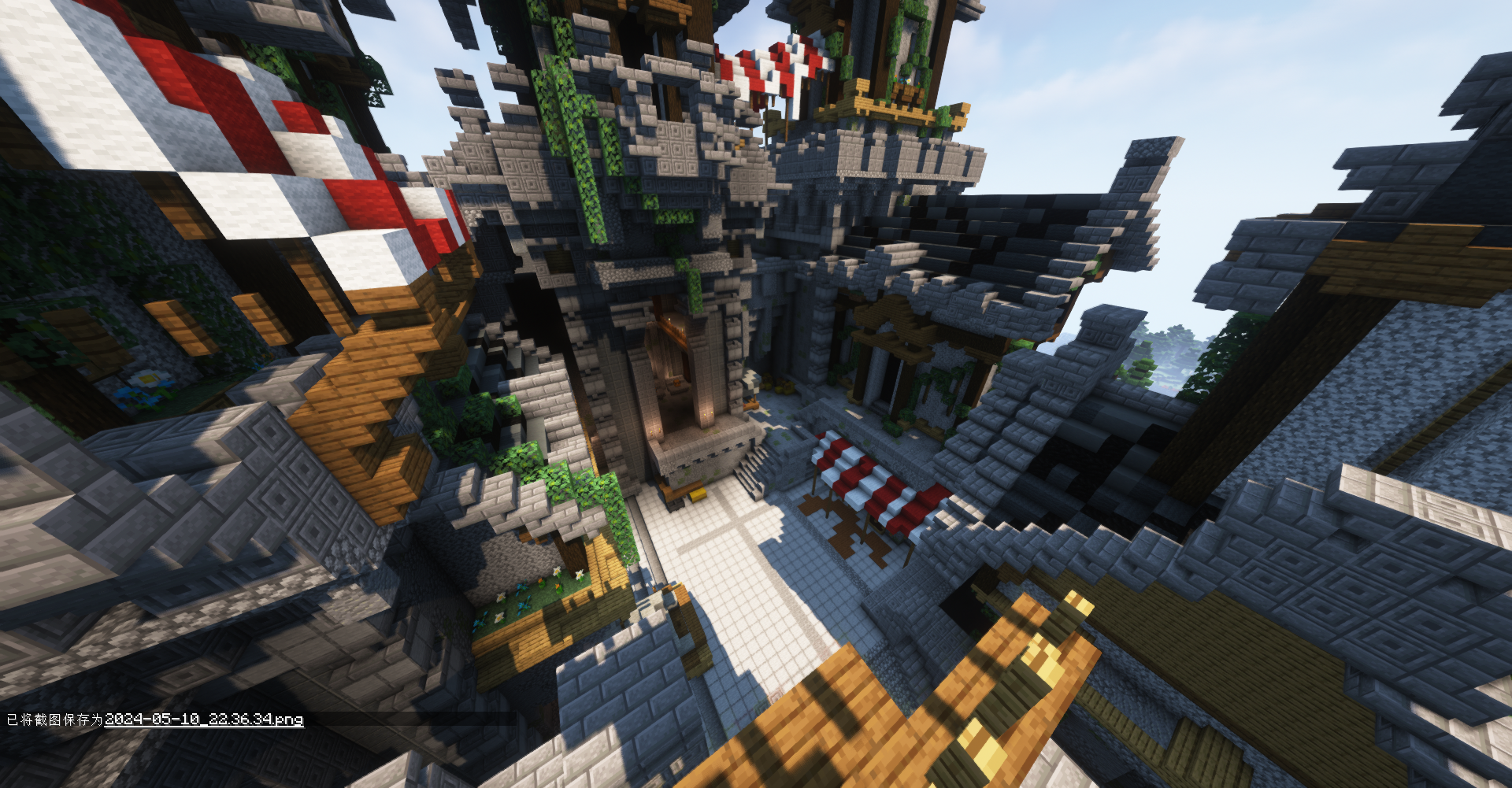This screenshot has width=1512, height=788.
Task: Open the saved screenshot filename link
Action: [204, 720]
